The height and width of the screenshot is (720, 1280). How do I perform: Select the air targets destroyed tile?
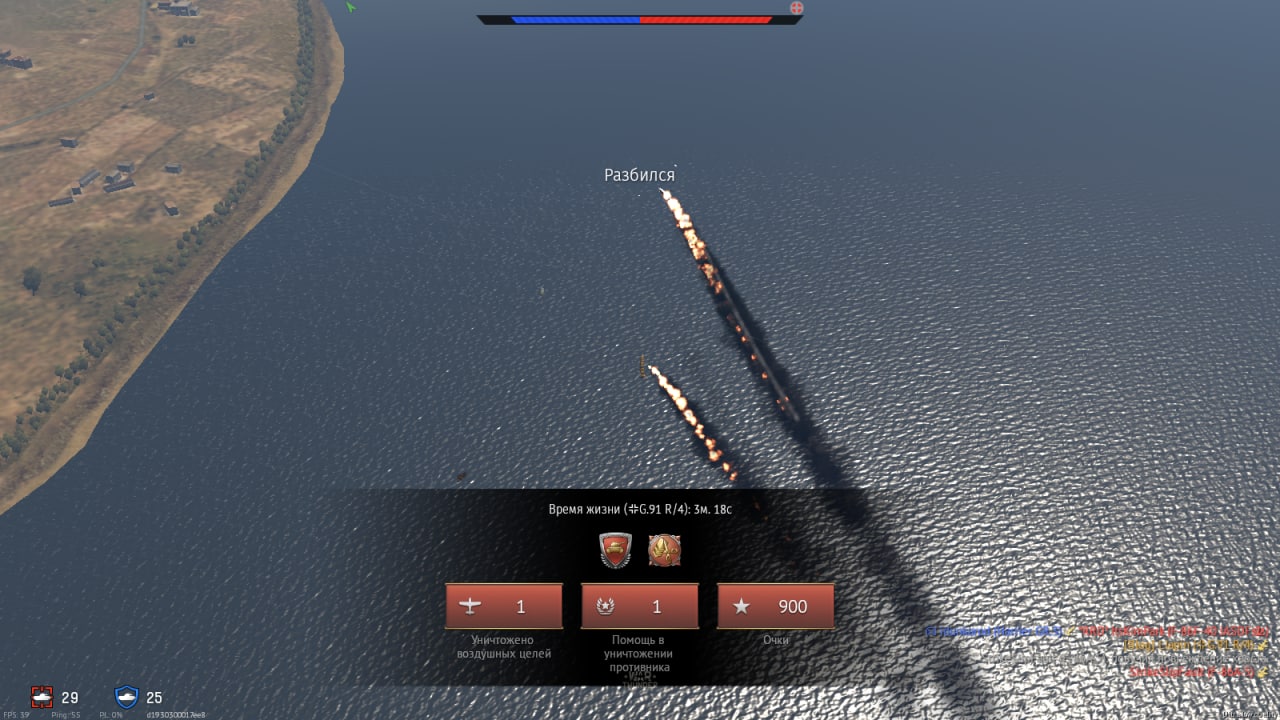504,607
